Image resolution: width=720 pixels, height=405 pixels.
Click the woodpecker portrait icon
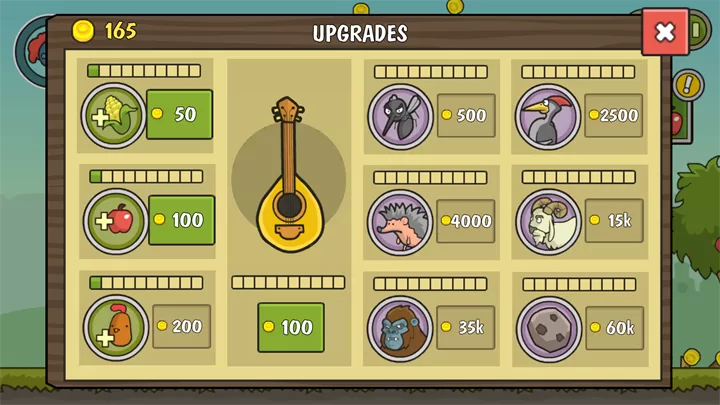point(548,116)
